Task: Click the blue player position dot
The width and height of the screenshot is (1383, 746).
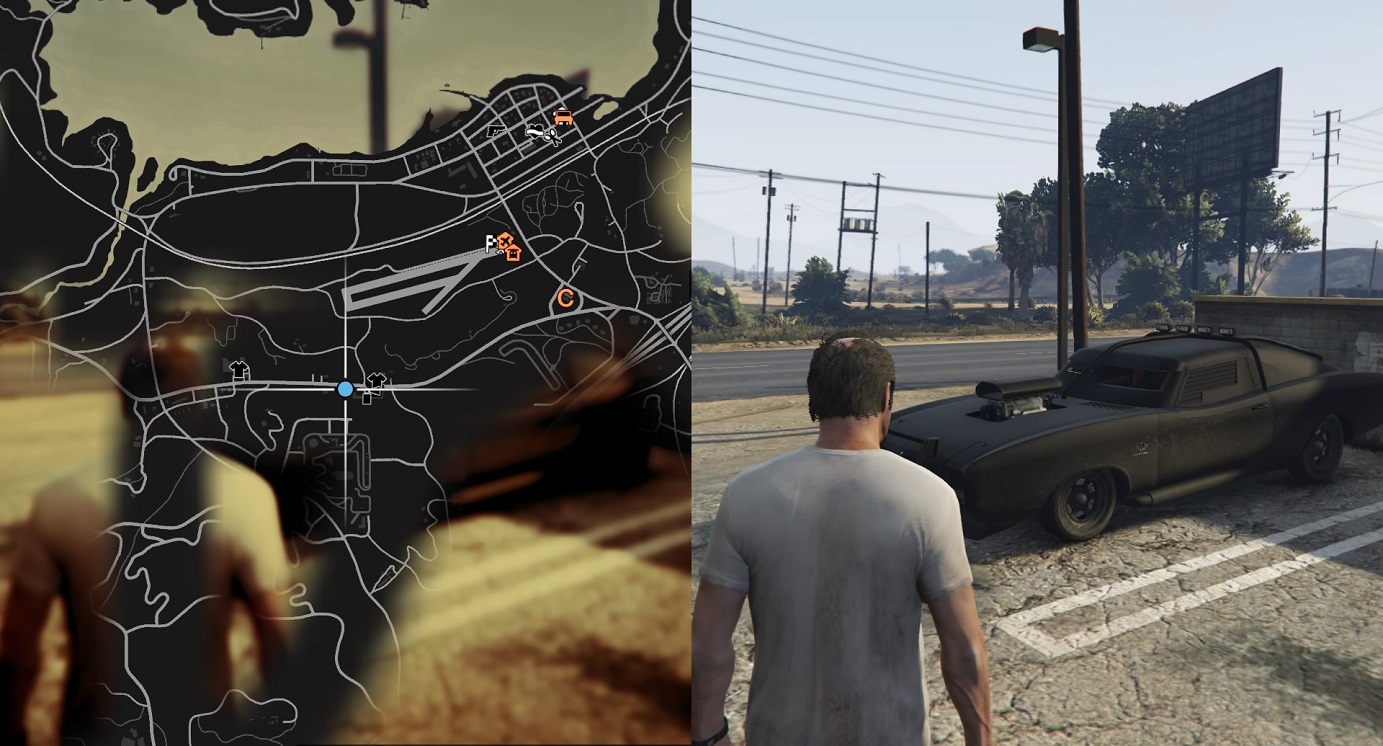Action: [345, 388]
